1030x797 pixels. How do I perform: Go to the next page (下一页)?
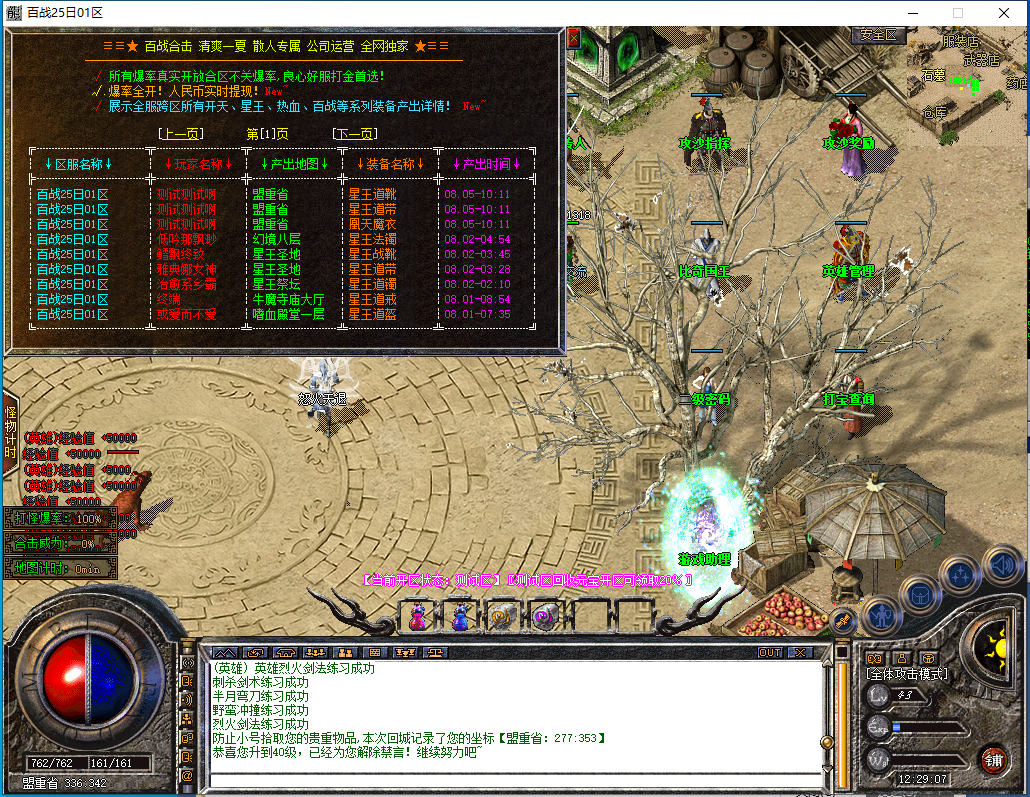354,133
